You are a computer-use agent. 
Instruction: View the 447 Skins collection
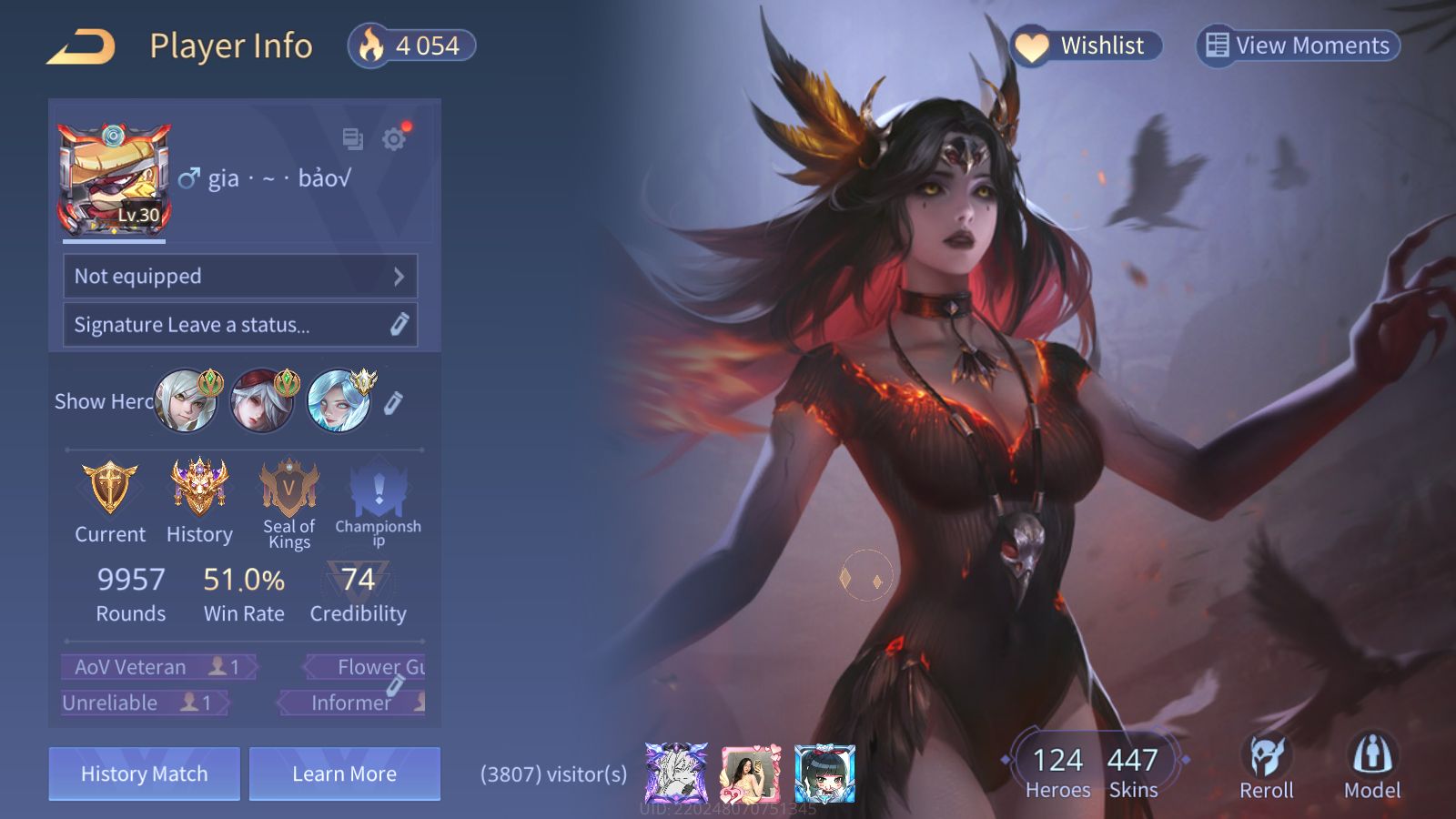pyautogui.click(x=1133, y=772)
